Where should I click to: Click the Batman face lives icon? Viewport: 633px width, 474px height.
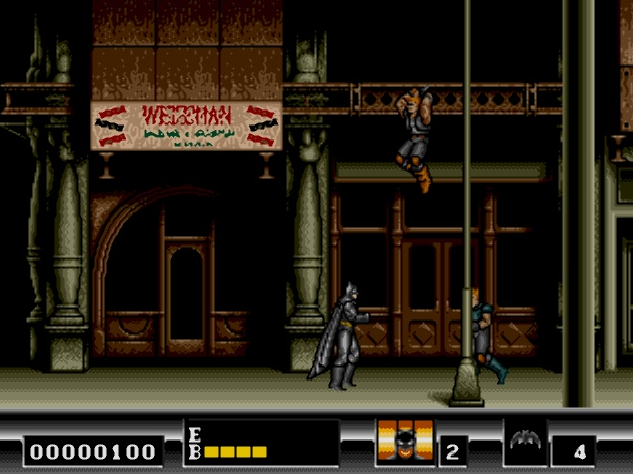click(405, 442)
